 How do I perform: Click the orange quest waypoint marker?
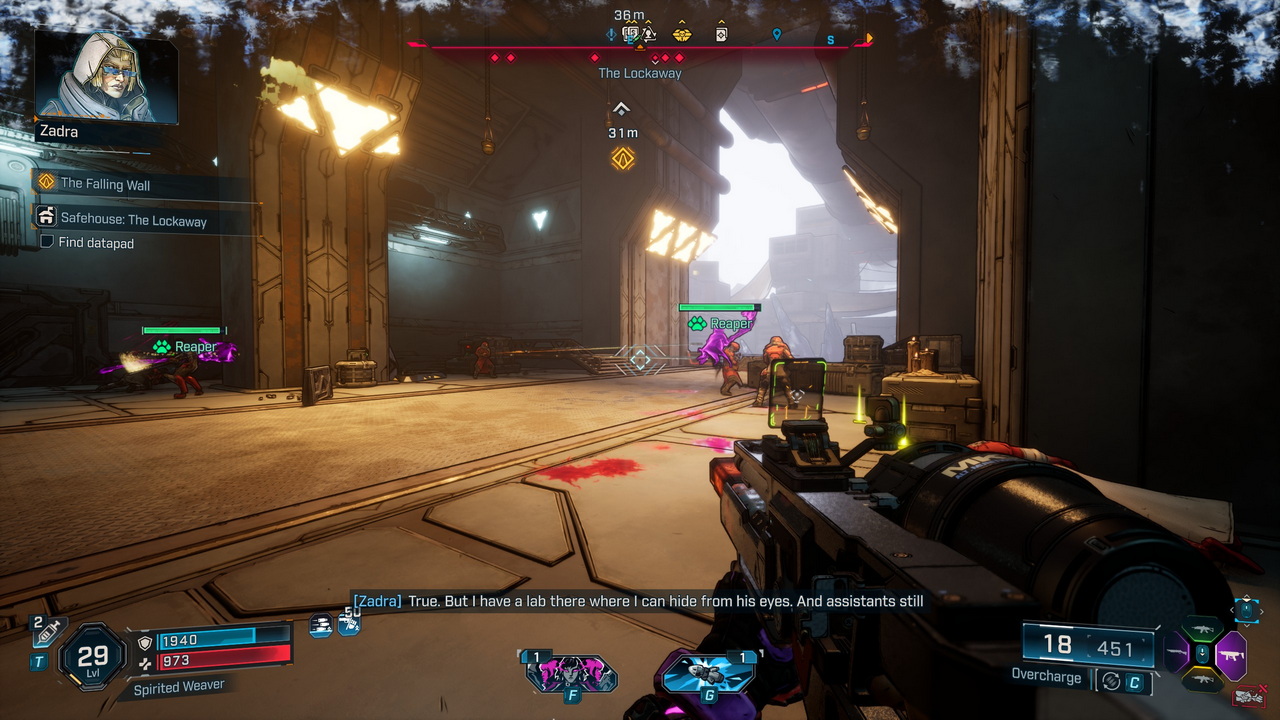click(x=623, y=158)
